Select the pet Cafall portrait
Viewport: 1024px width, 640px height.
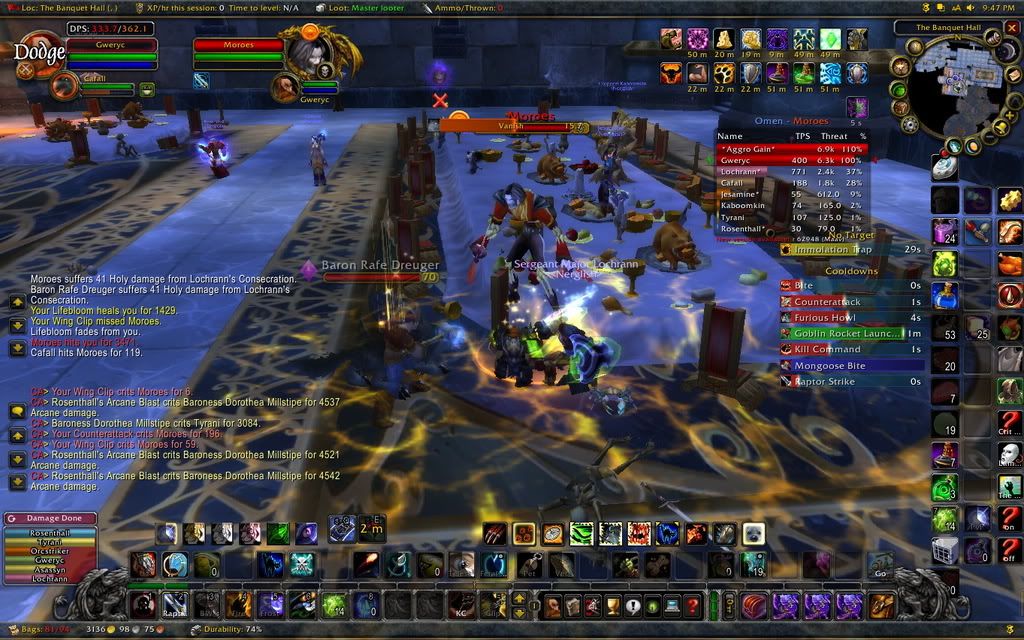click(66, 85)
